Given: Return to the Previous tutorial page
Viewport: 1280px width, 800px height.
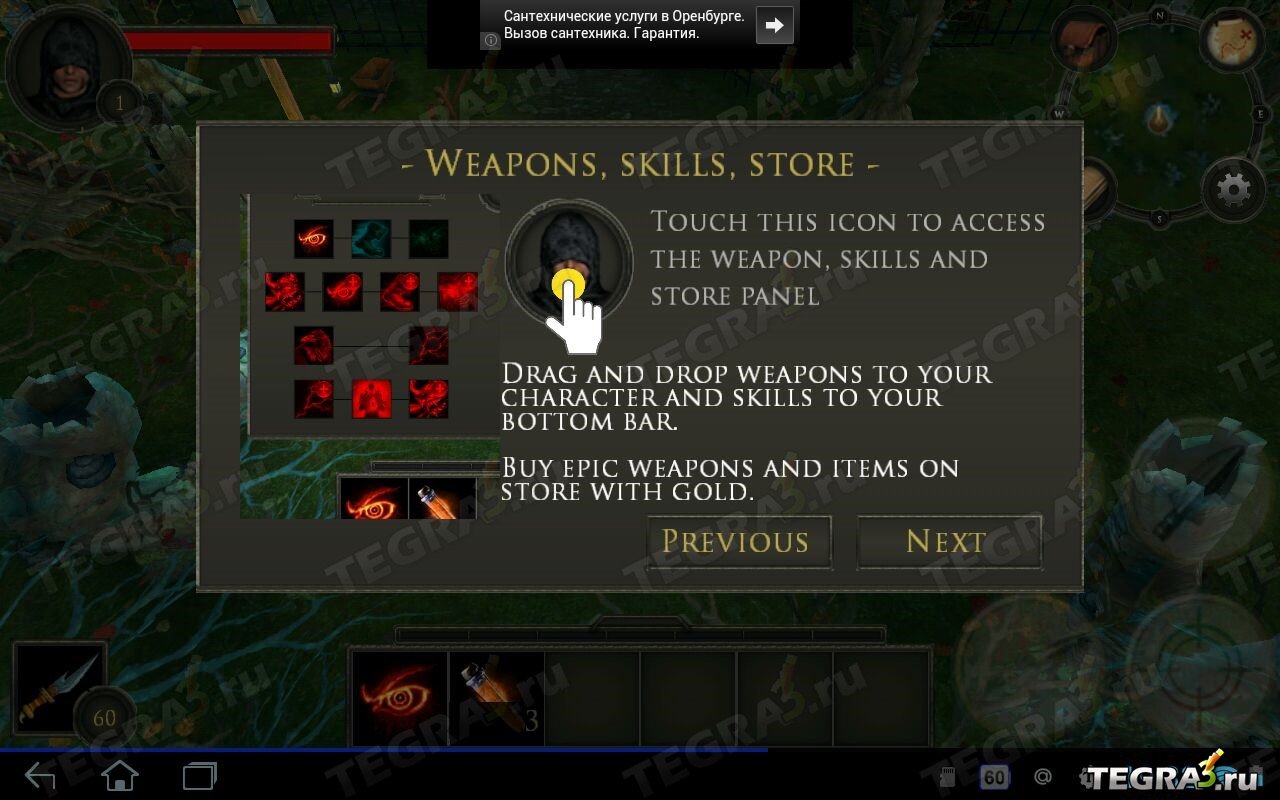Looking at the screenshot, I should tap(738, 542).
